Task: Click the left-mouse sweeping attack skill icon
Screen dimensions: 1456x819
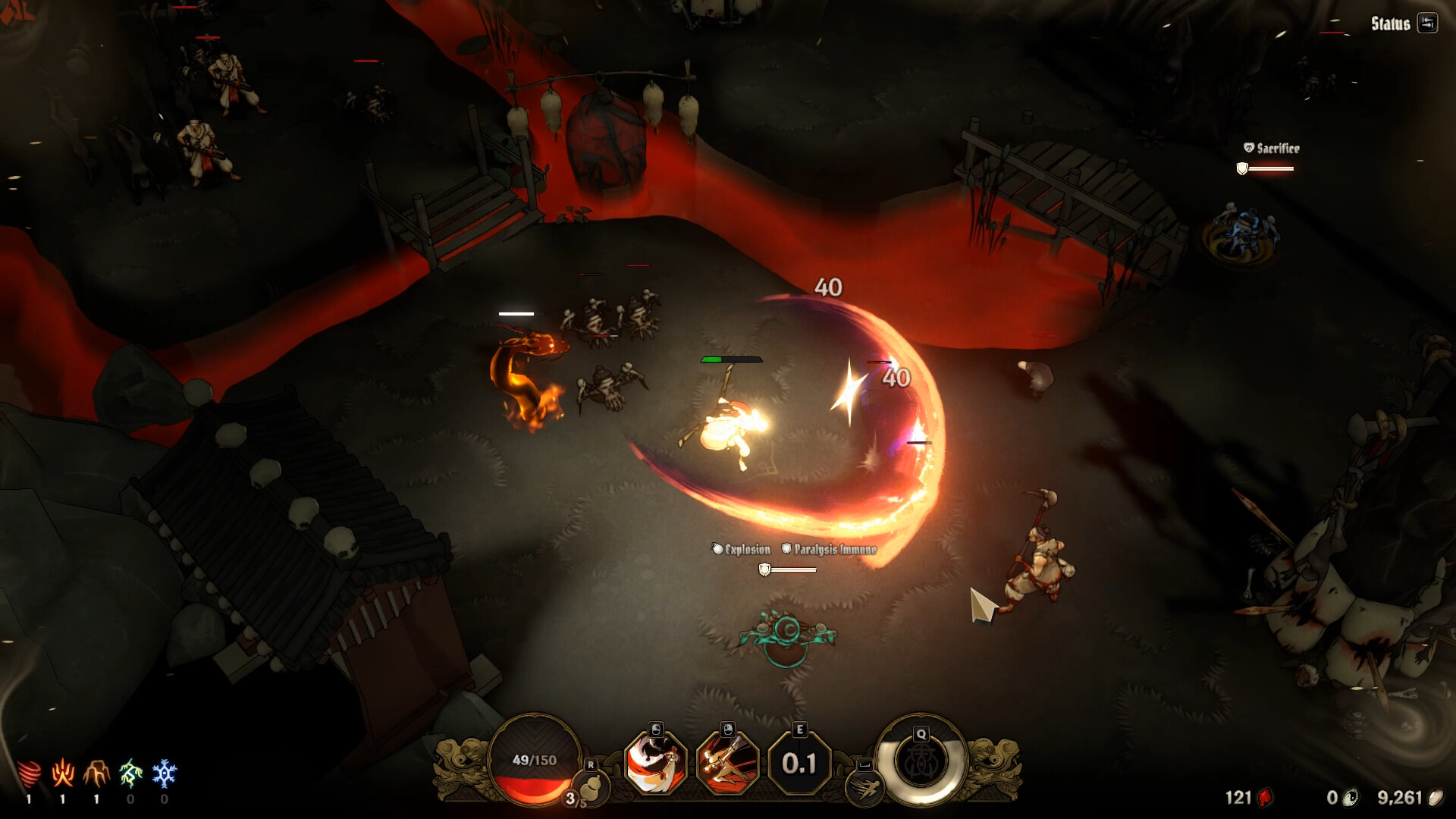Action: 656,767
